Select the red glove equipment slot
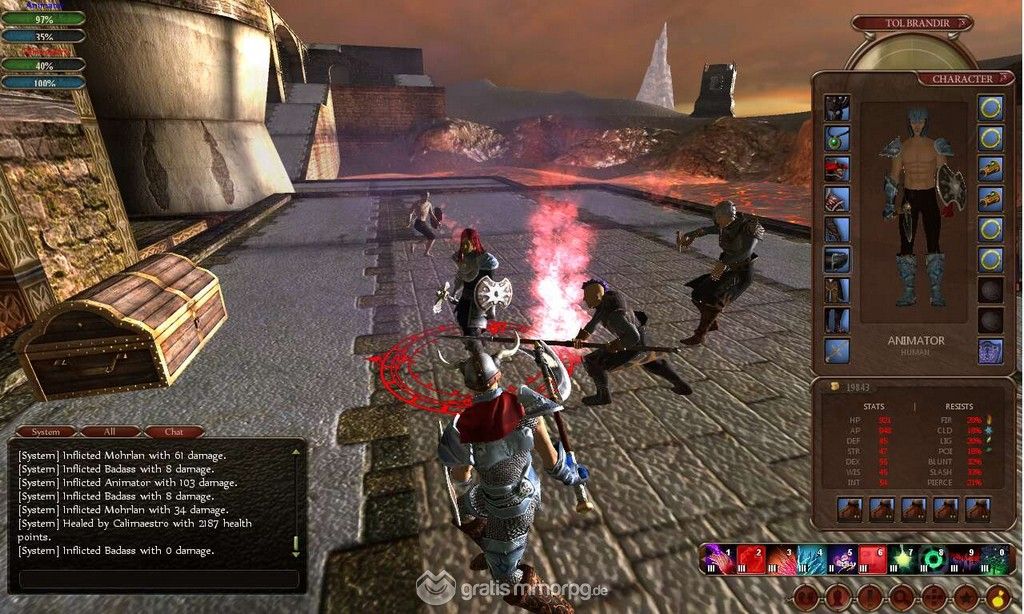Screen dimensions: 1024x614 tap(837, 168)
